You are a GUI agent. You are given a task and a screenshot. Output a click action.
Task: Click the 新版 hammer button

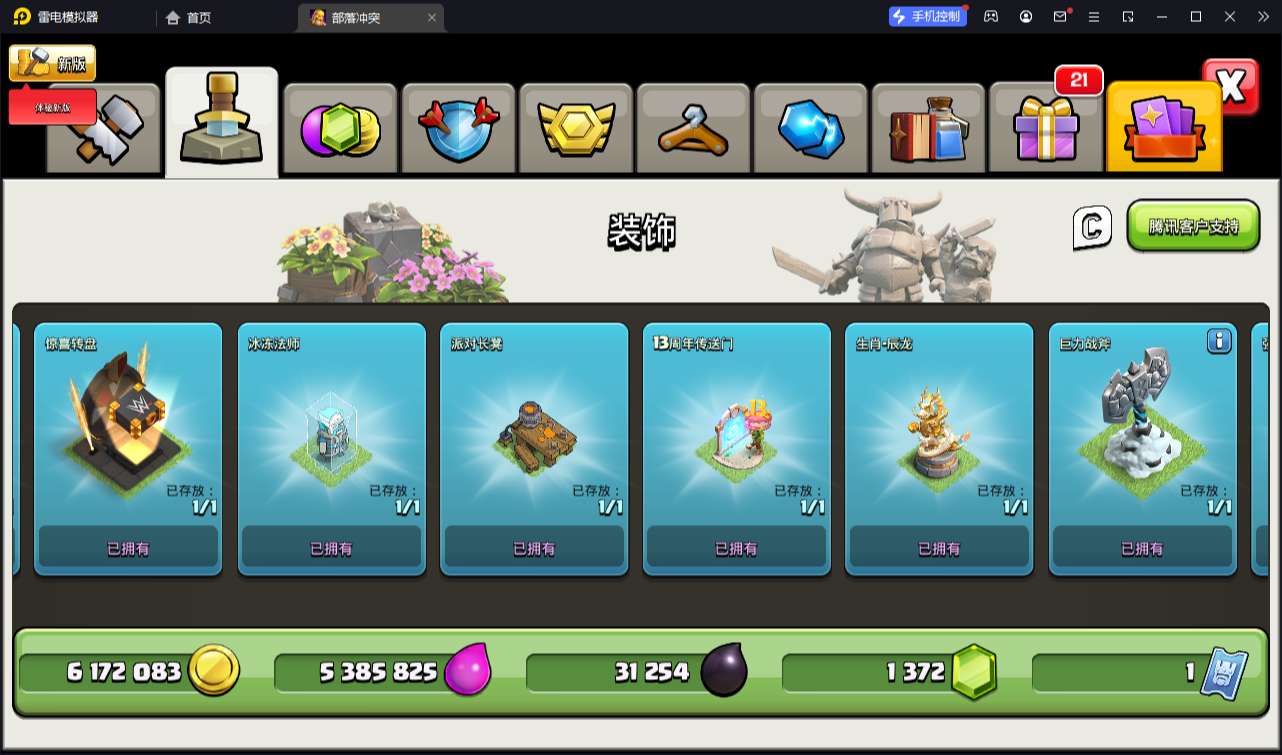[x=52, y=63]
